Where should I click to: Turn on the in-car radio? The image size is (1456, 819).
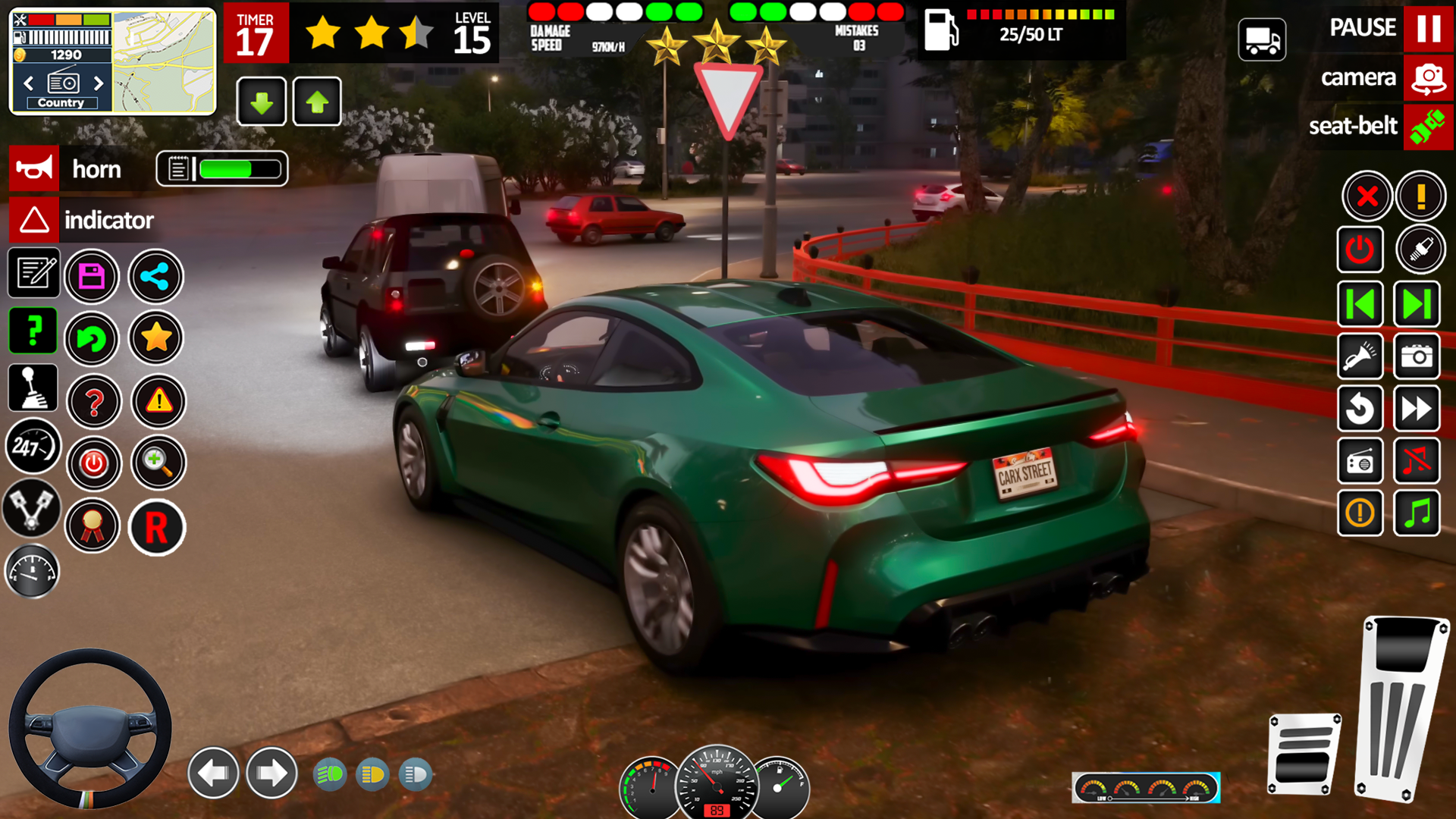point(1360,461)
